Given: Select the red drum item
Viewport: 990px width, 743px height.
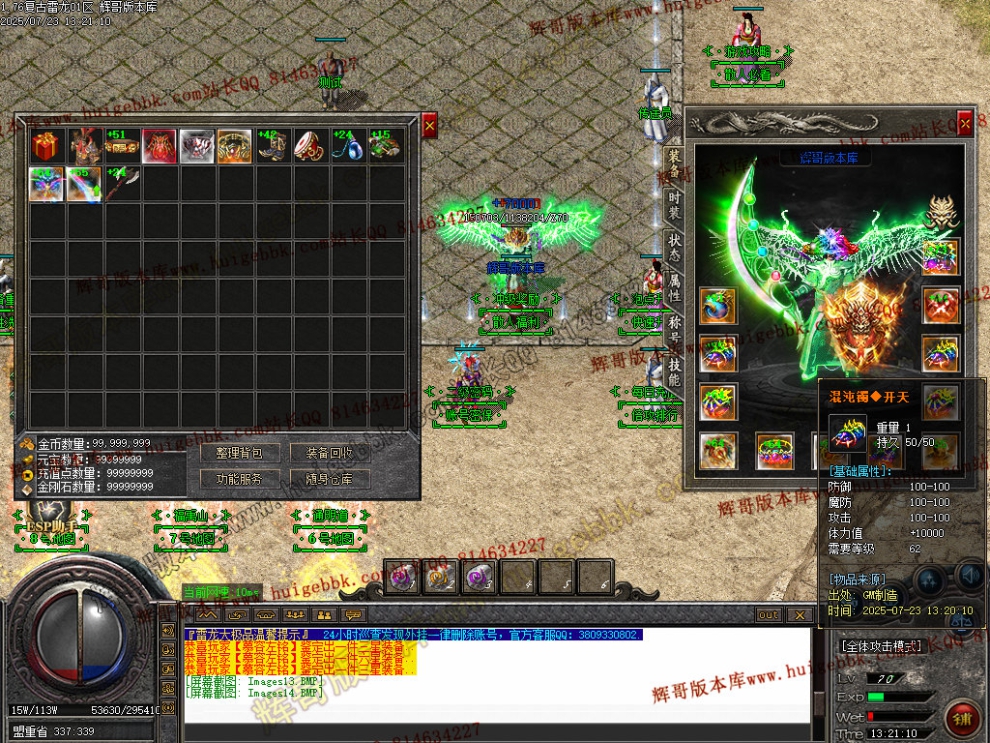Looking at the screenshot, I should (309, 146).
